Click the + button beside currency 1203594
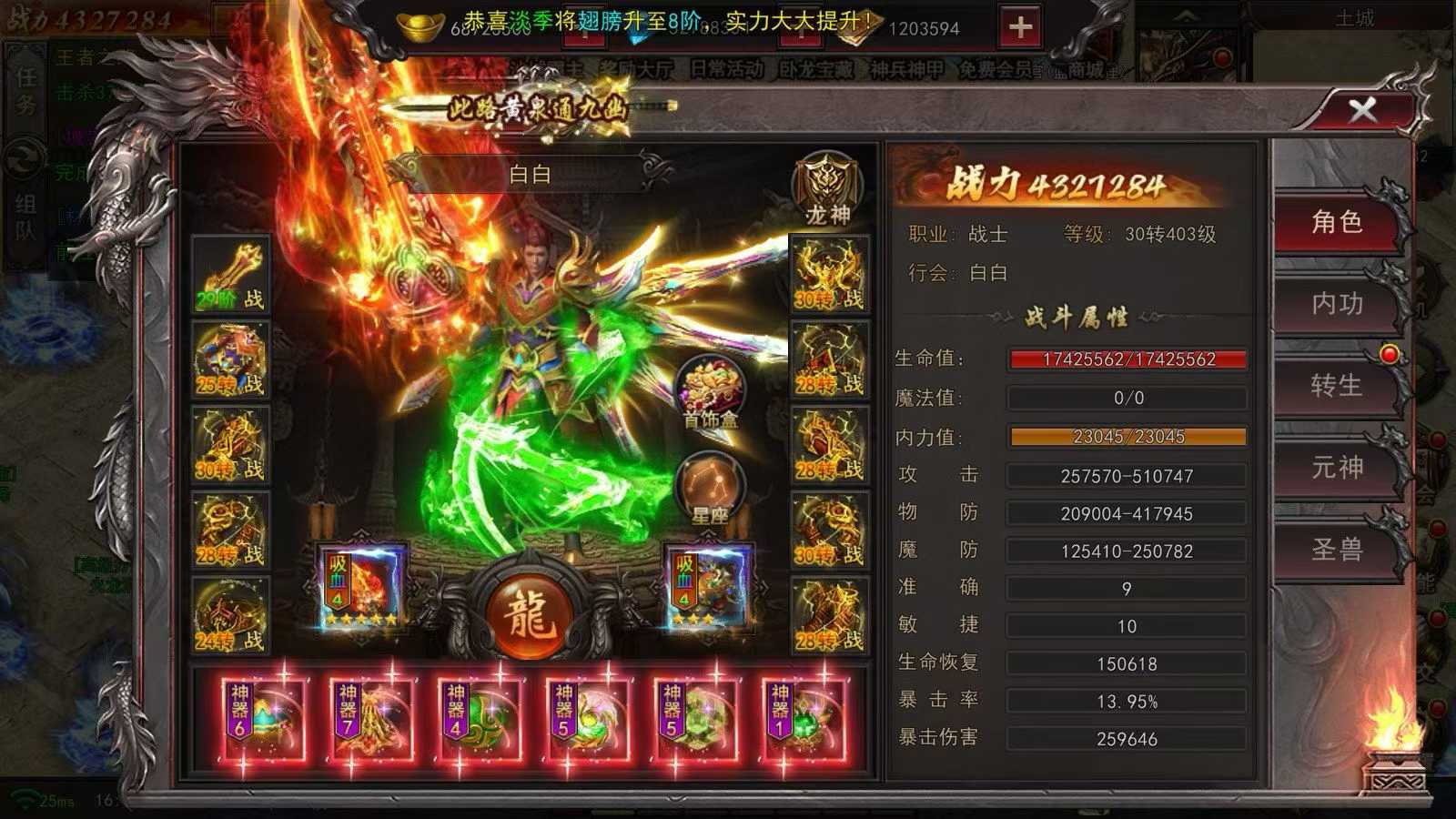Screen dimensions: 1456x819 click(1021, 26)
